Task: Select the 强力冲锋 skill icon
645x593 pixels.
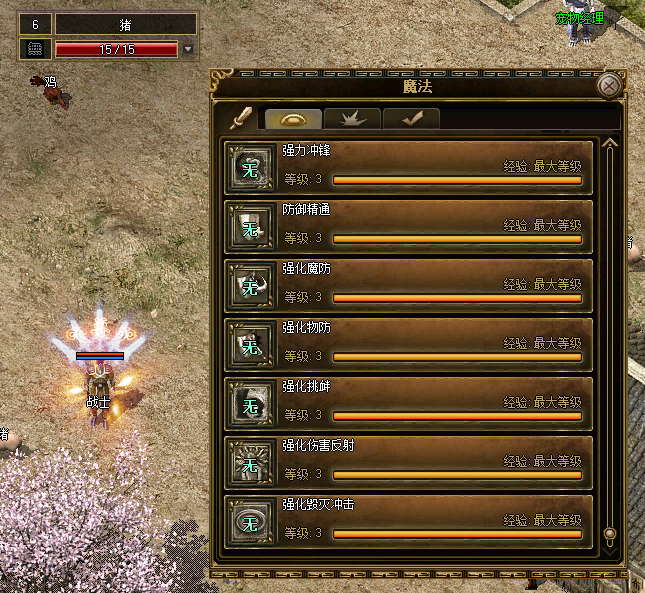Action: click(249, 169)
